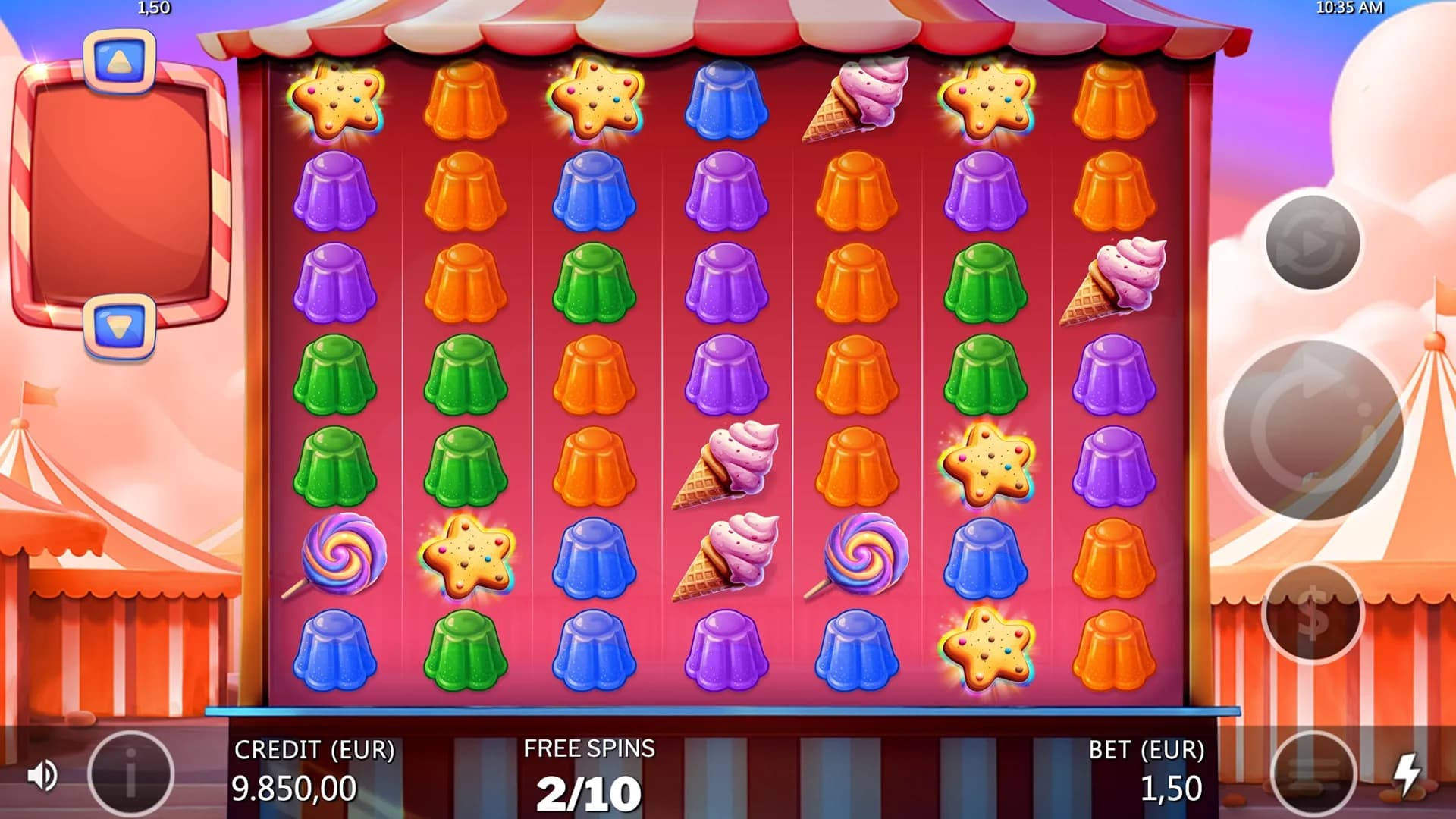Viewport: 1456px width, 819px height.
Task: Click the up arrow button on the side panel
Action: coord(119,61)
